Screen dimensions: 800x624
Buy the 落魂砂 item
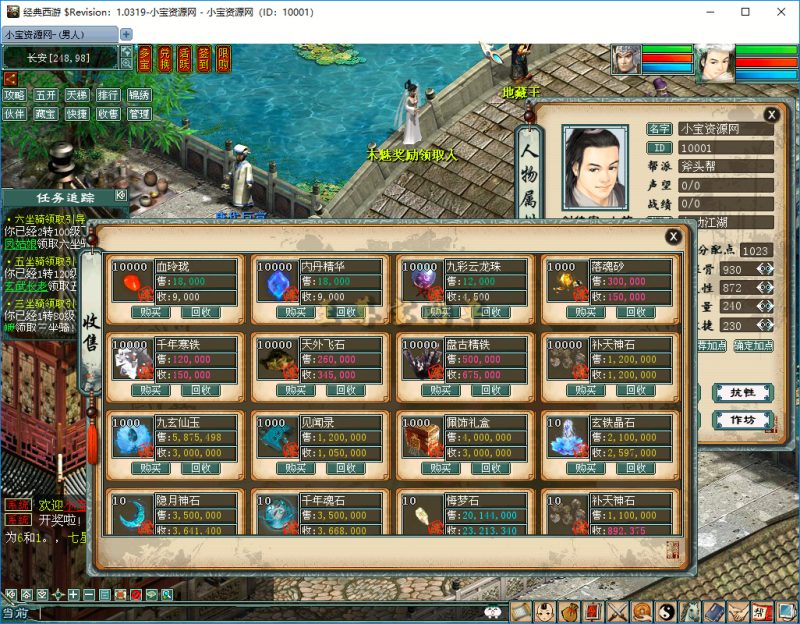[586, 311]
